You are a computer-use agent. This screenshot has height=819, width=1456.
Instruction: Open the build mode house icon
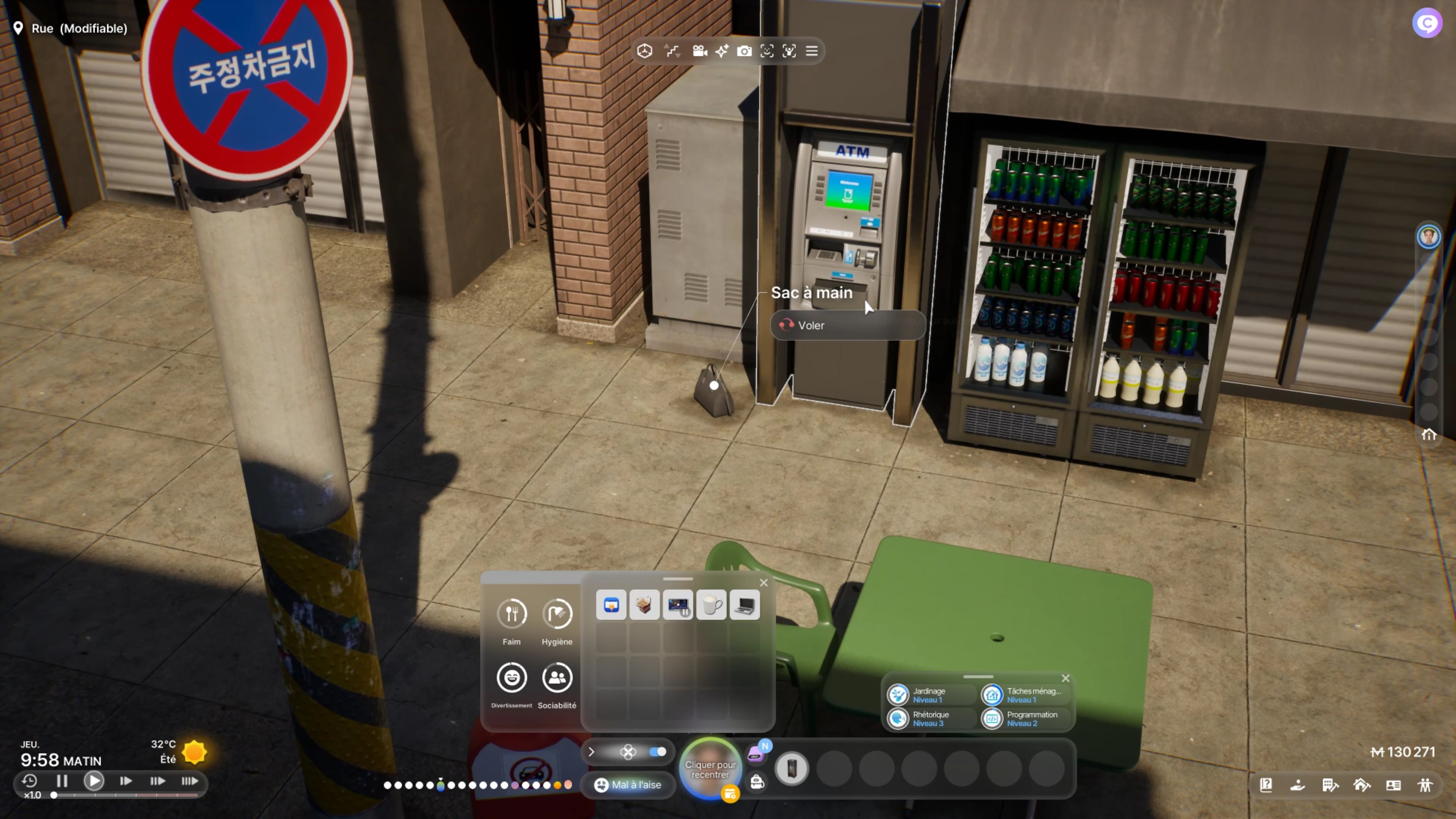click(1362, 785)
